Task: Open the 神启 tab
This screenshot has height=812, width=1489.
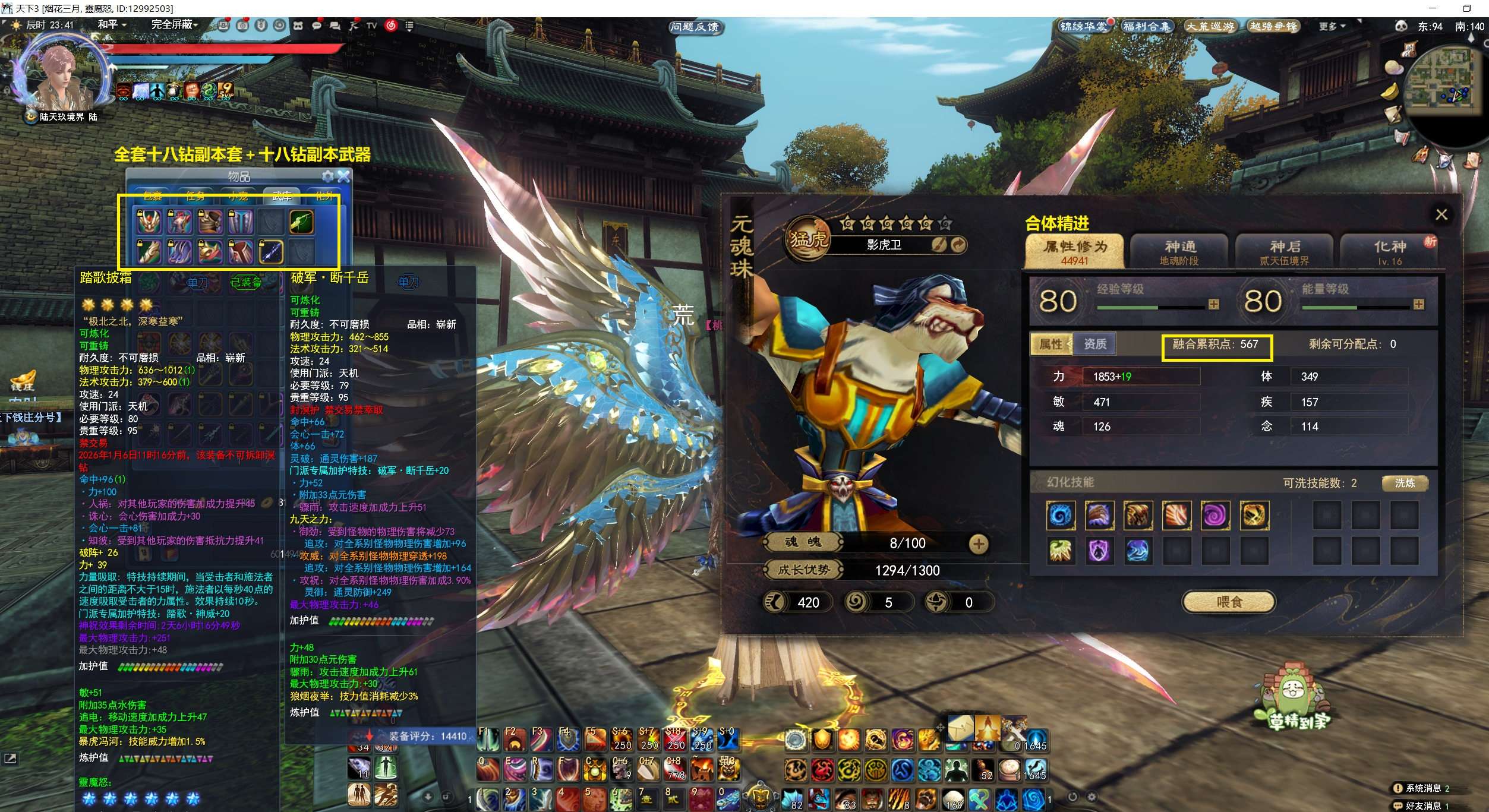Action: [x=1284, y=252]
